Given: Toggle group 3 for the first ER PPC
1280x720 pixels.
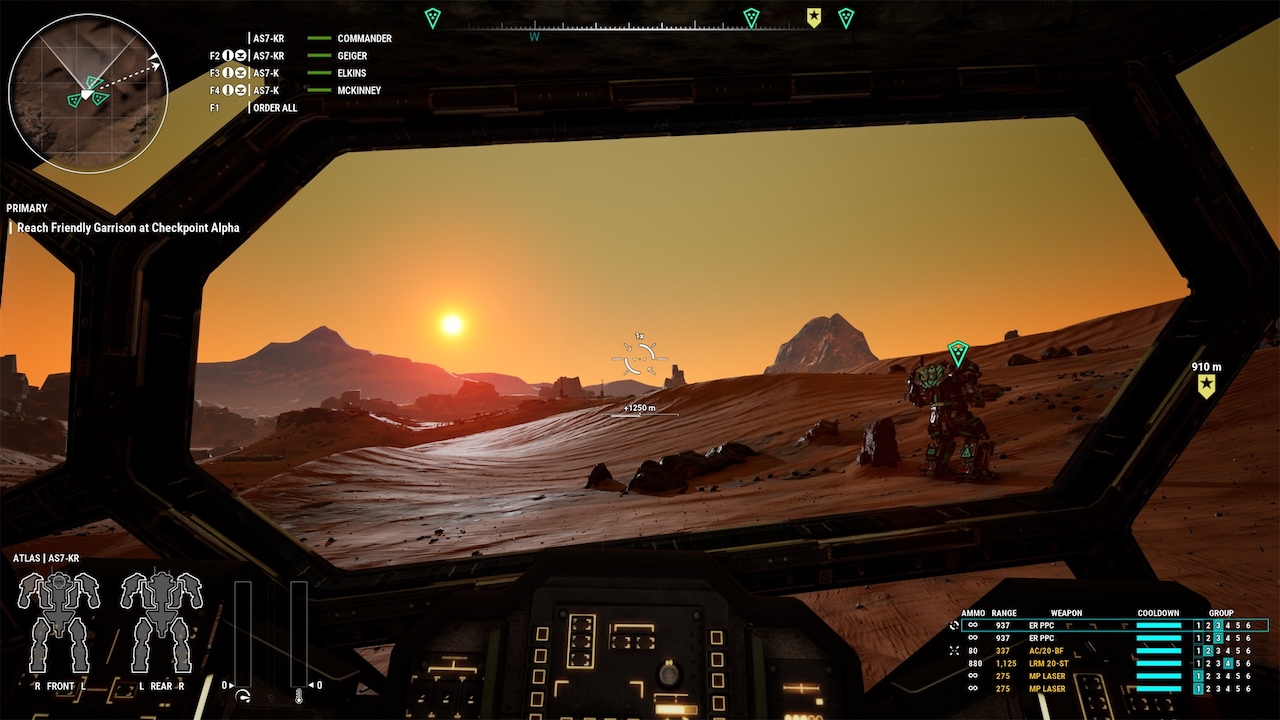Looking at the screenshot, I should click(1218, 626).
